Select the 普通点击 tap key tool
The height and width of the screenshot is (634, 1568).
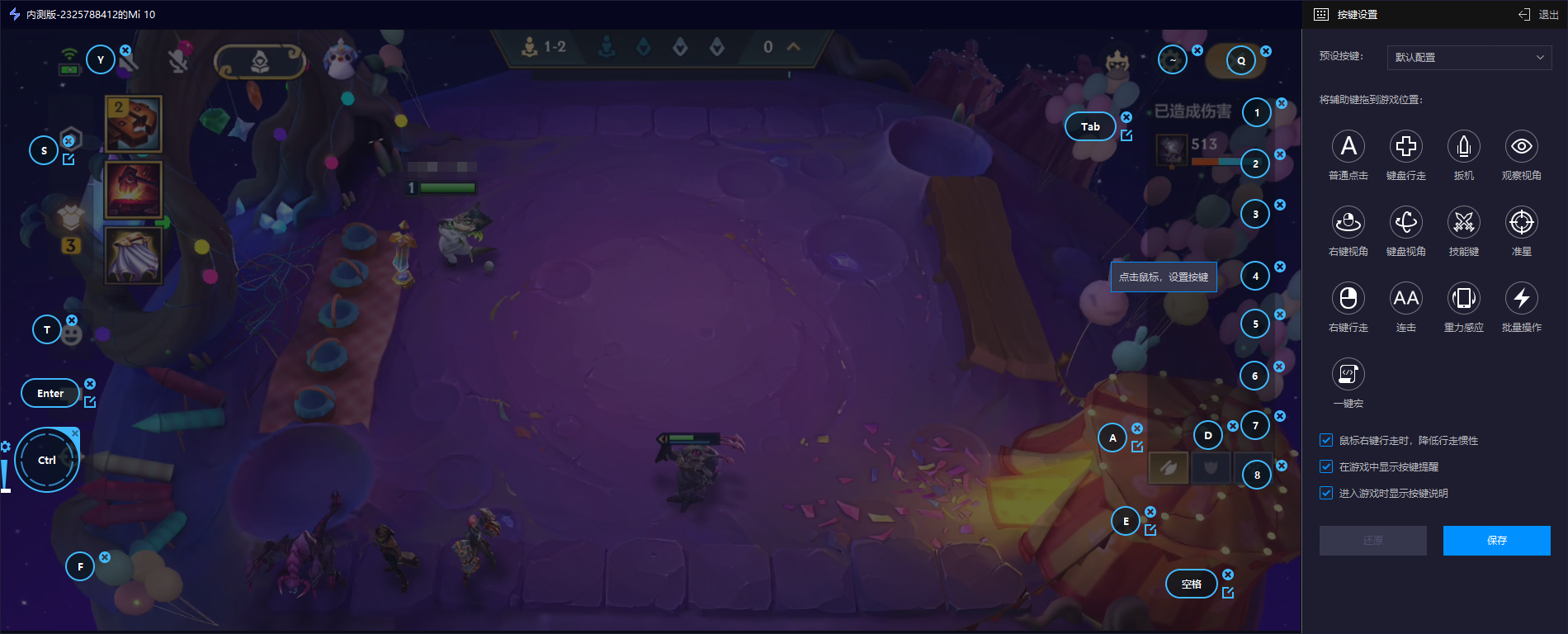coord(1348,147)
